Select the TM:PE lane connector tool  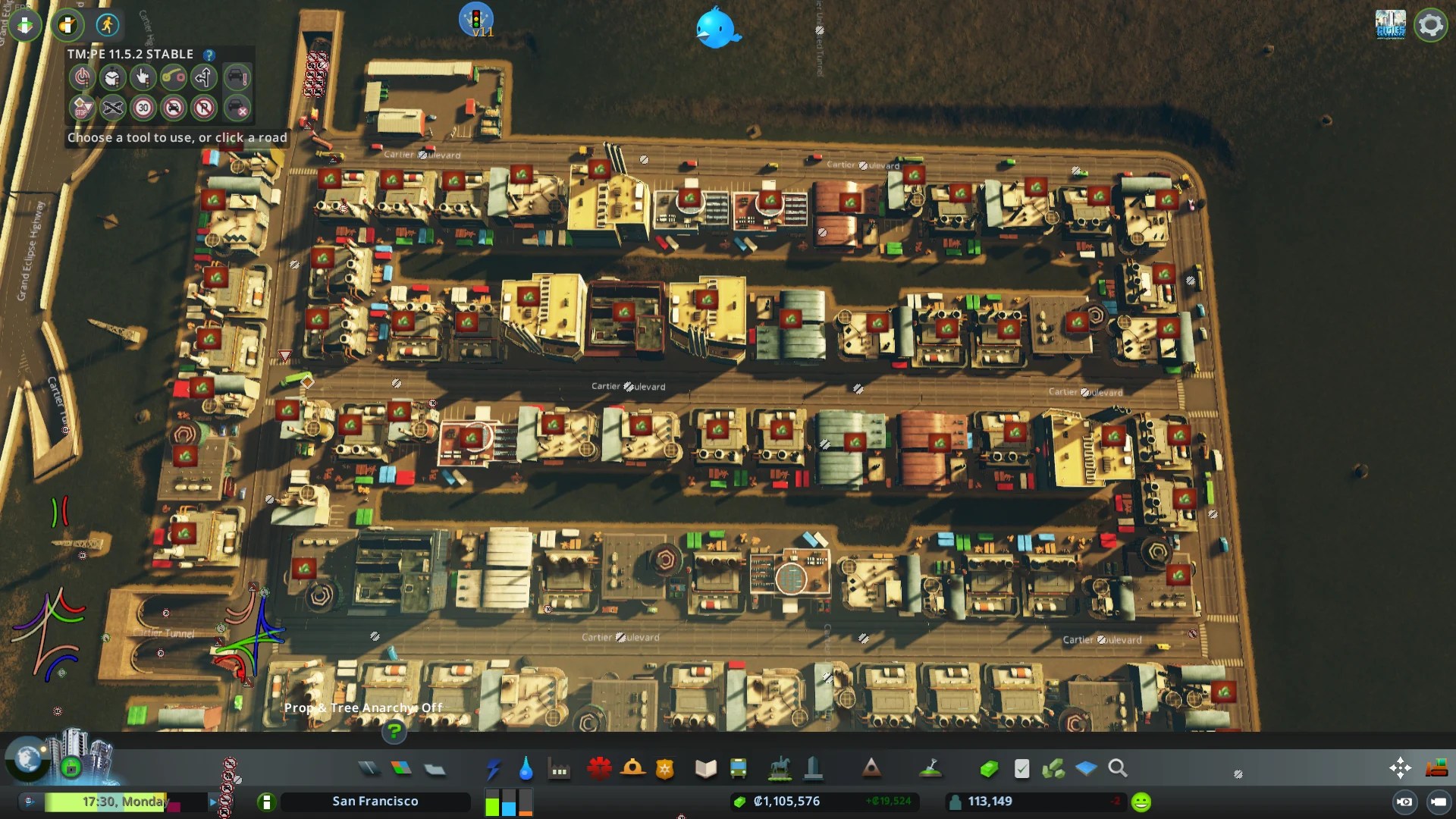tap(174, 77)
